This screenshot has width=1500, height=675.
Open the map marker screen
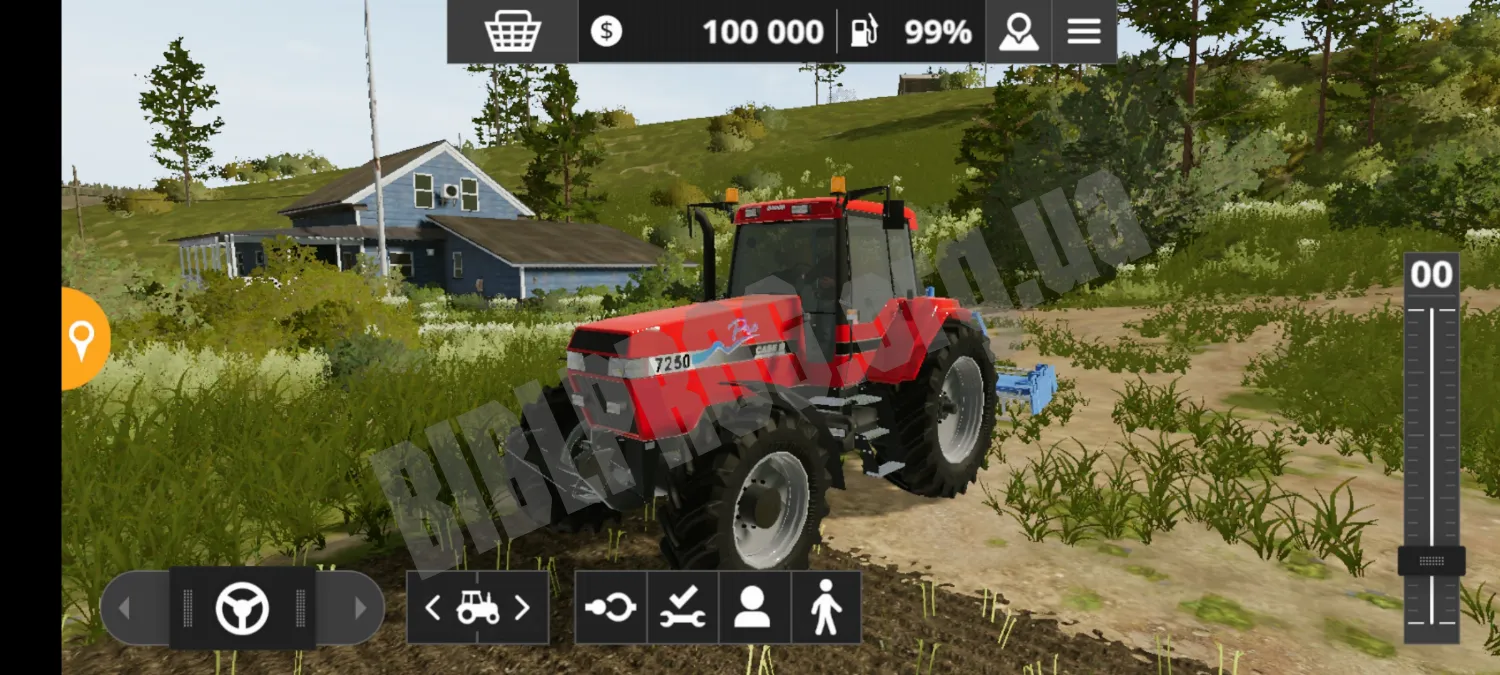click(x=1018, y=32)
